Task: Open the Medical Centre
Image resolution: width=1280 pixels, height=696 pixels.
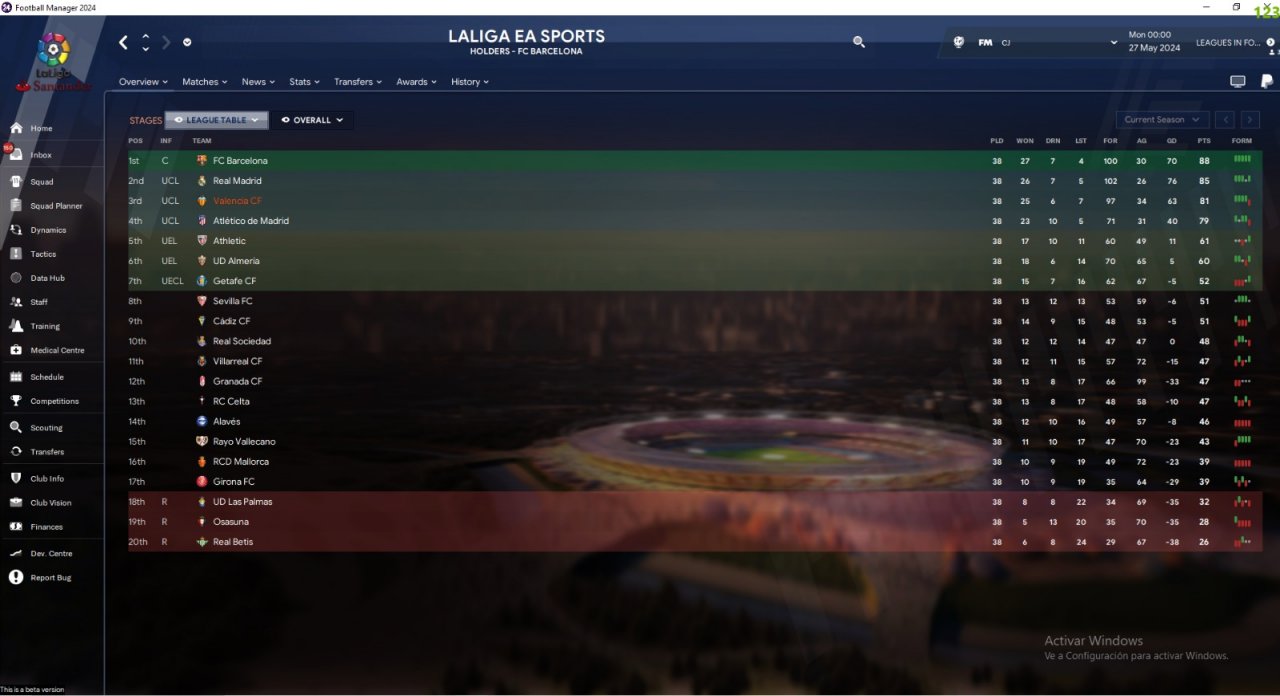Action: coord(57,350)
